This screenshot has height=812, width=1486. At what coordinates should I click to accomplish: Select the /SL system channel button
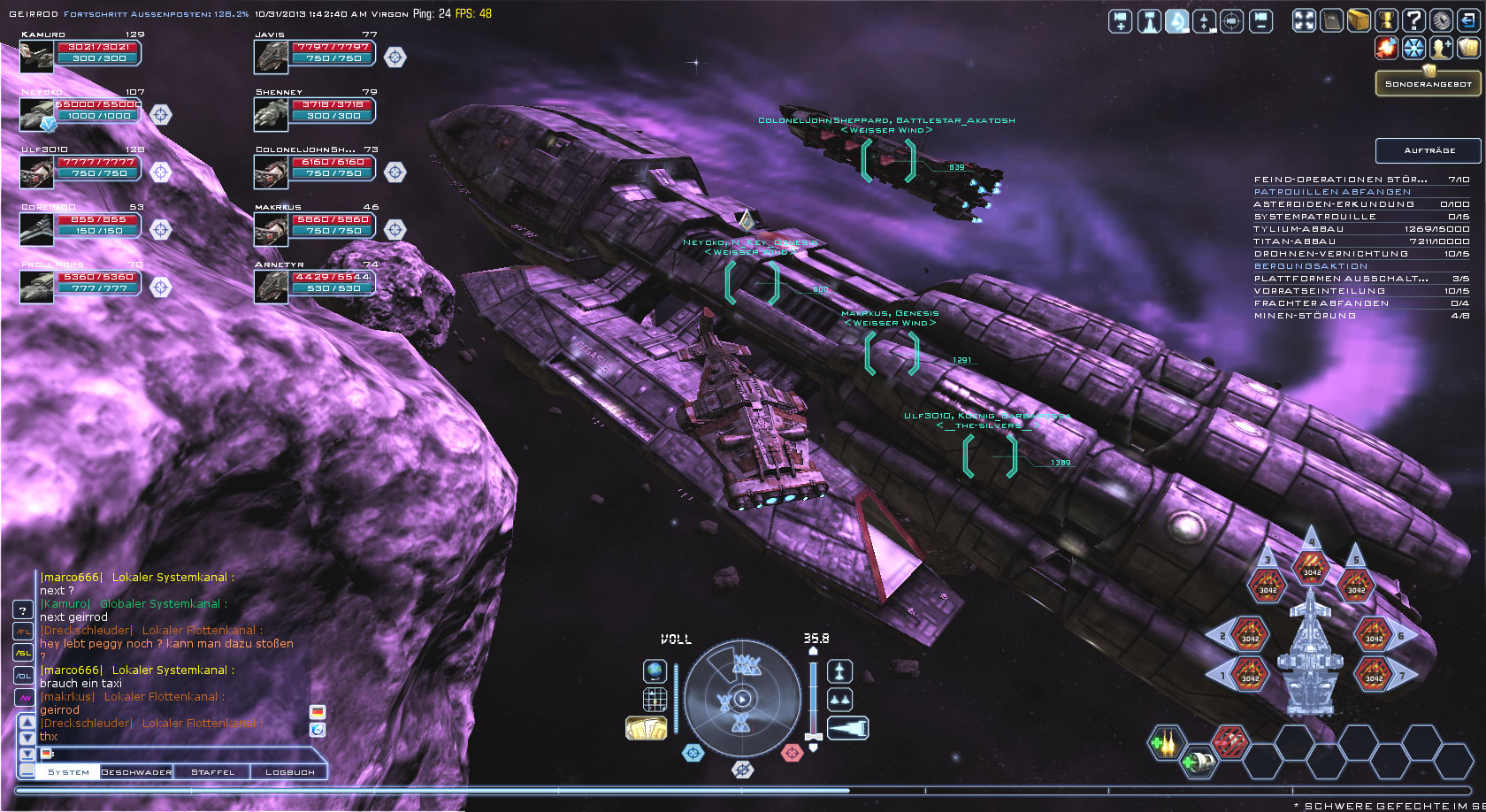[23, 654]
